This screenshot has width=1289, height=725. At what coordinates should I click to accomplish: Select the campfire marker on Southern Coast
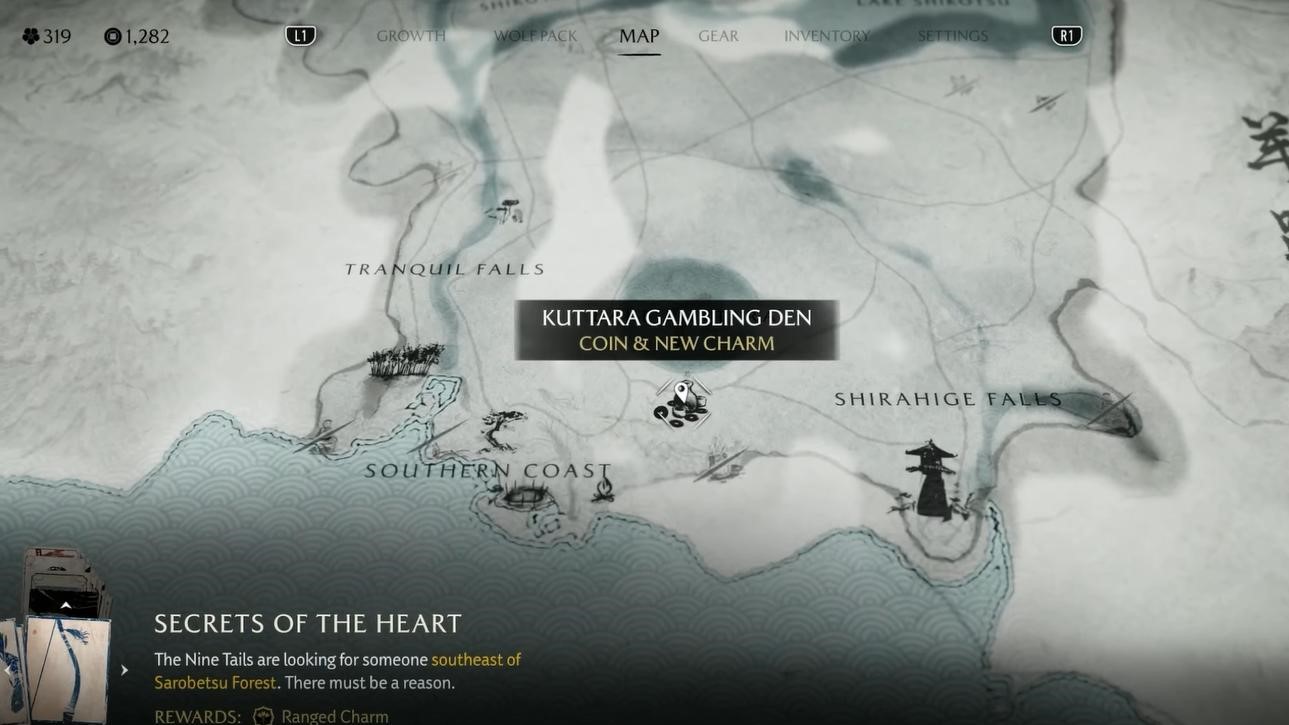(x=603, y=488)
